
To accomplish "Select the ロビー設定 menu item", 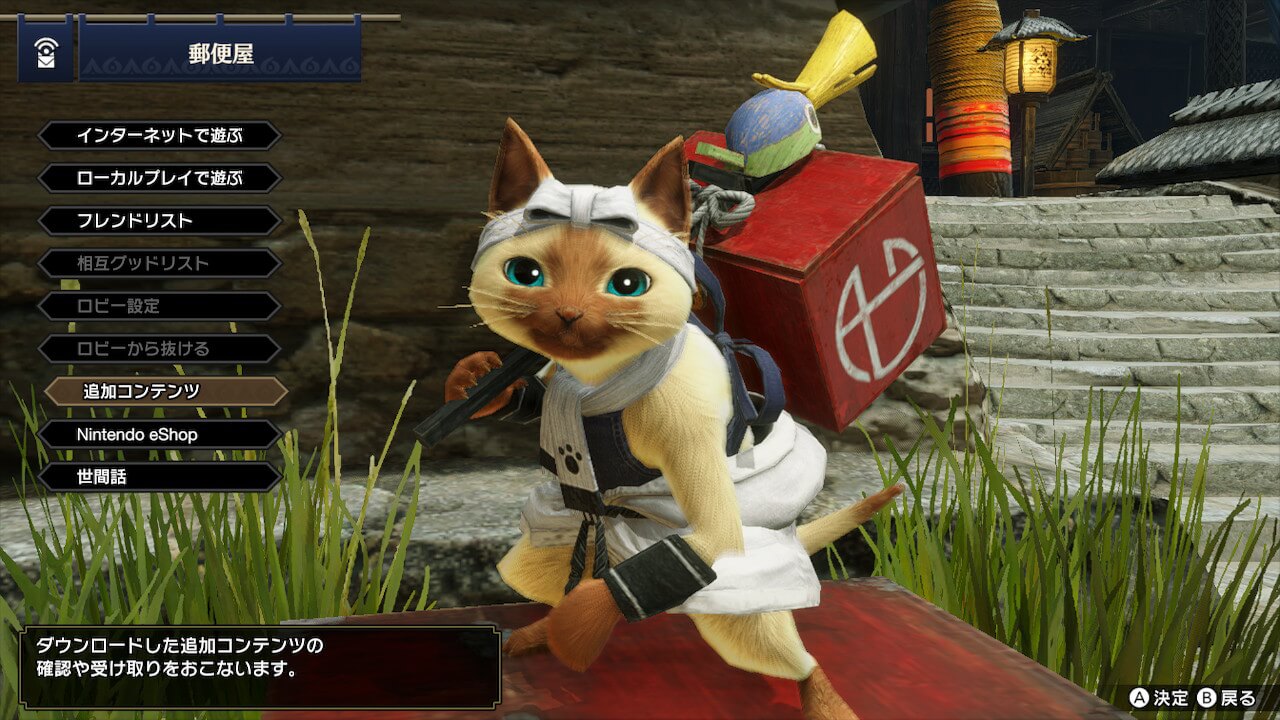I will click(159, 306).
